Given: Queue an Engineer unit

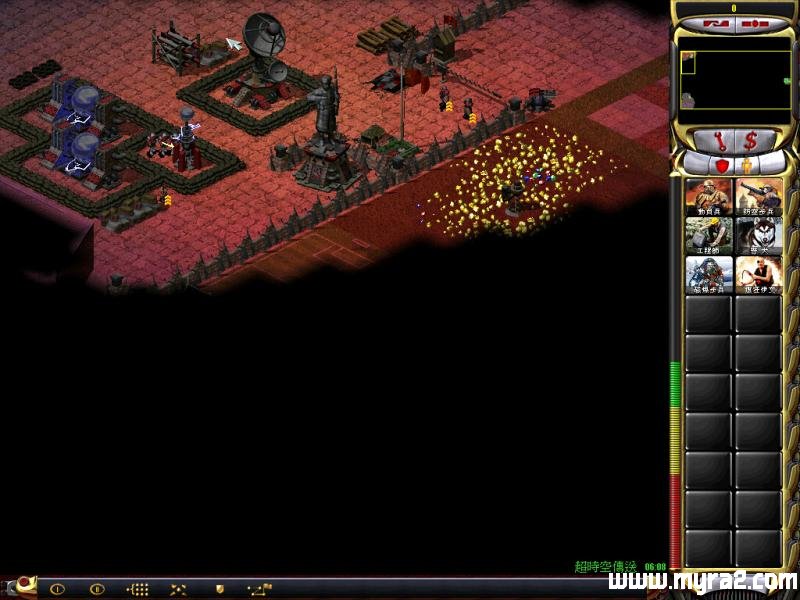Looking at the screenshot, I should point(710,235).
